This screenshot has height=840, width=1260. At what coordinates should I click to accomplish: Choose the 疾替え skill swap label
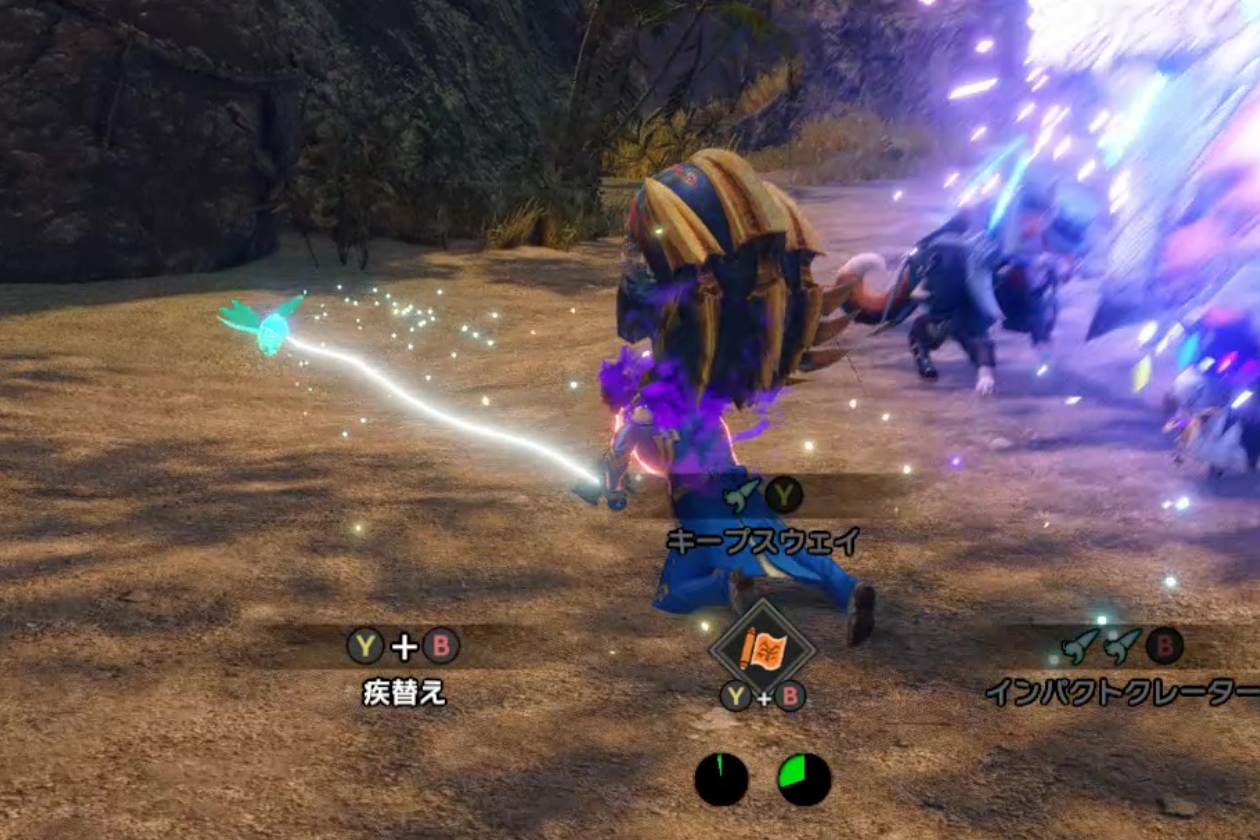(x=404, y=692)
